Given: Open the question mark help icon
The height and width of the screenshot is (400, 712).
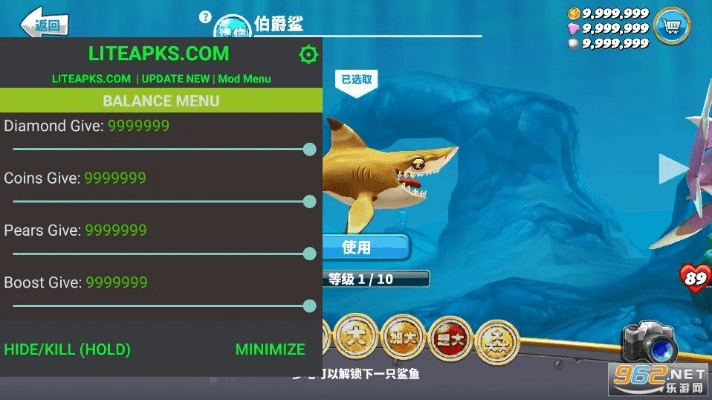Looking at the screenshot, I should point(205,17).
